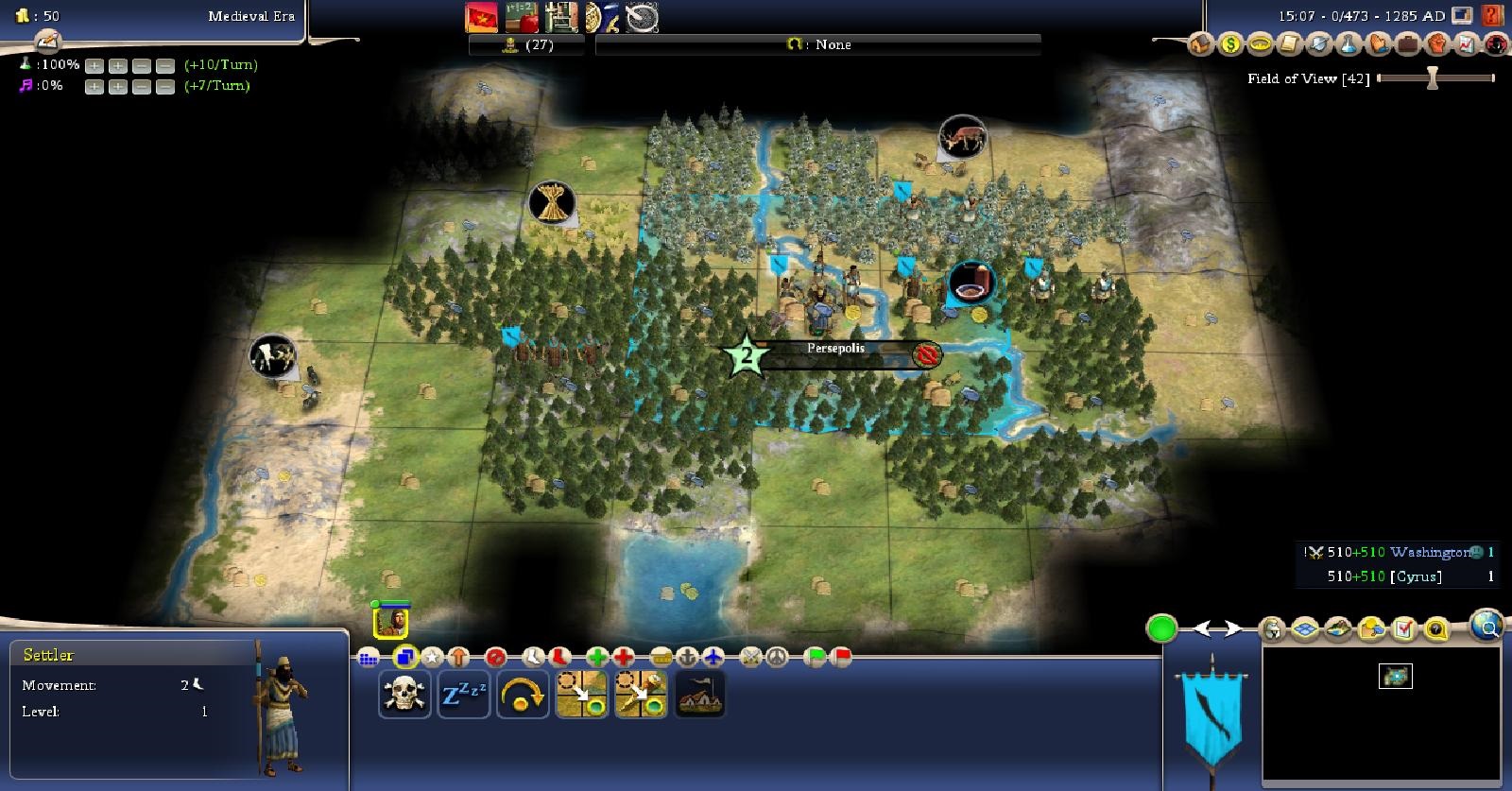Image resolution: width=1512 pixels, height=791 pixels.
Task: Toggle the terrain yield display icon
Action: pos(1371,628)
